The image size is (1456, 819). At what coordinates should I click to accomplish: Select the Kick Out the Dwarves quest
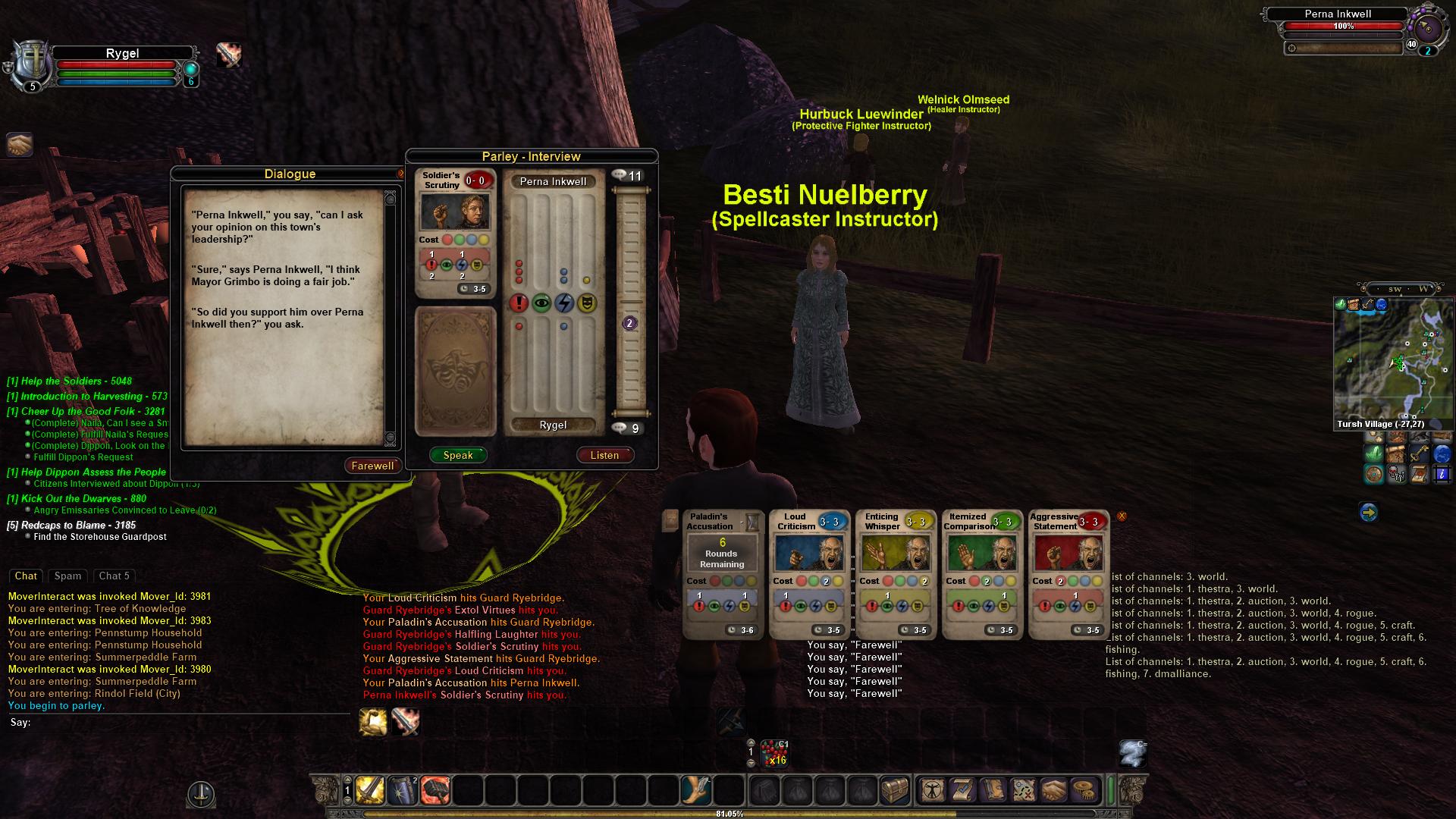76,498
